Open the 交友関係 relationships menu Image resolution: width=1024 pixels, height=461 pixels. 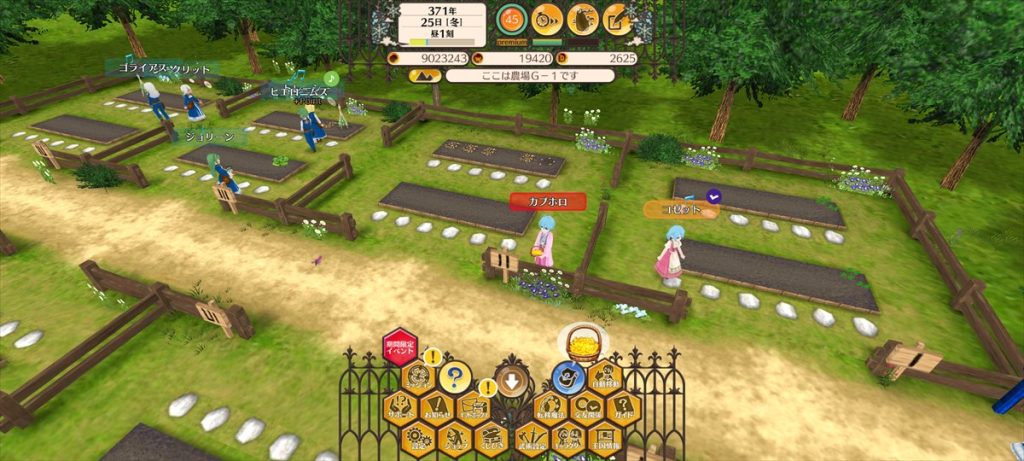587,407
